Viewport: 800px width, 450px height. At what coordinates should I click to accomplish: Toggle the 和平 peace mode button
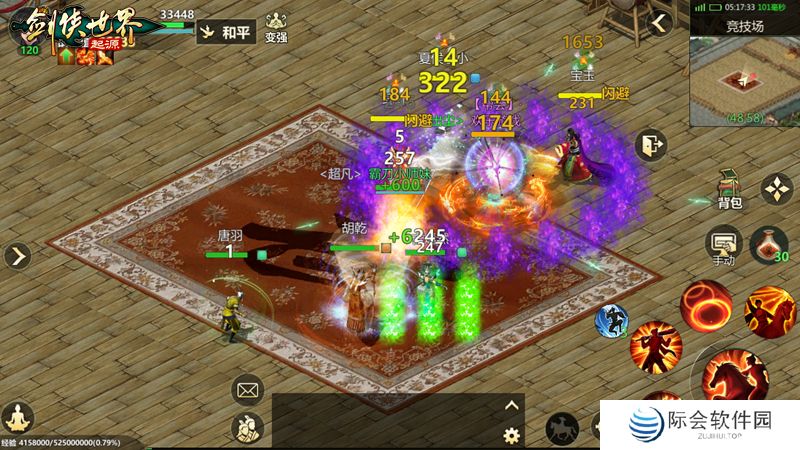tap(224, 32)
